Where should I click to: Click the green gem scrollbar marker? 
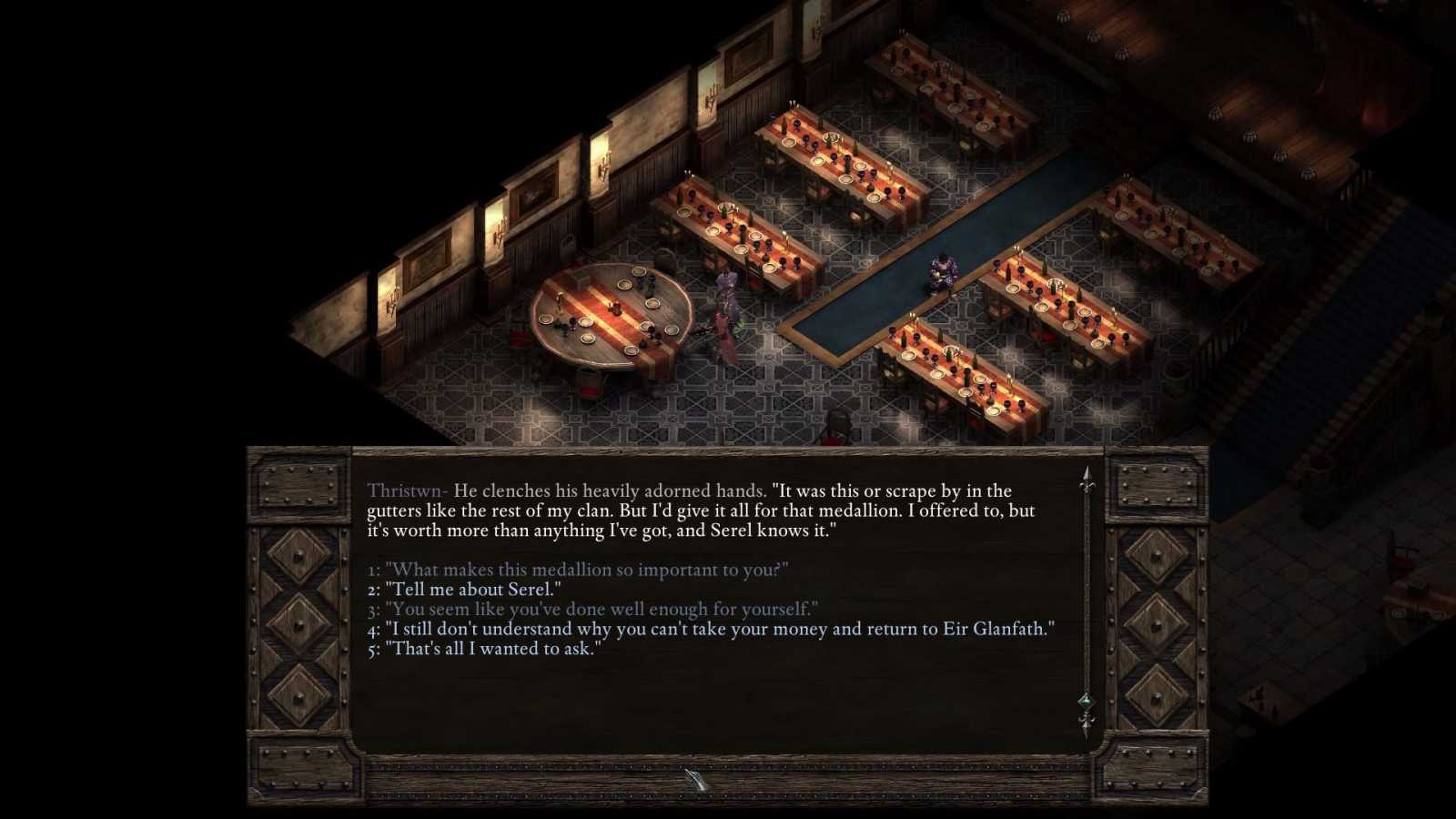(x=1087, y=701)
